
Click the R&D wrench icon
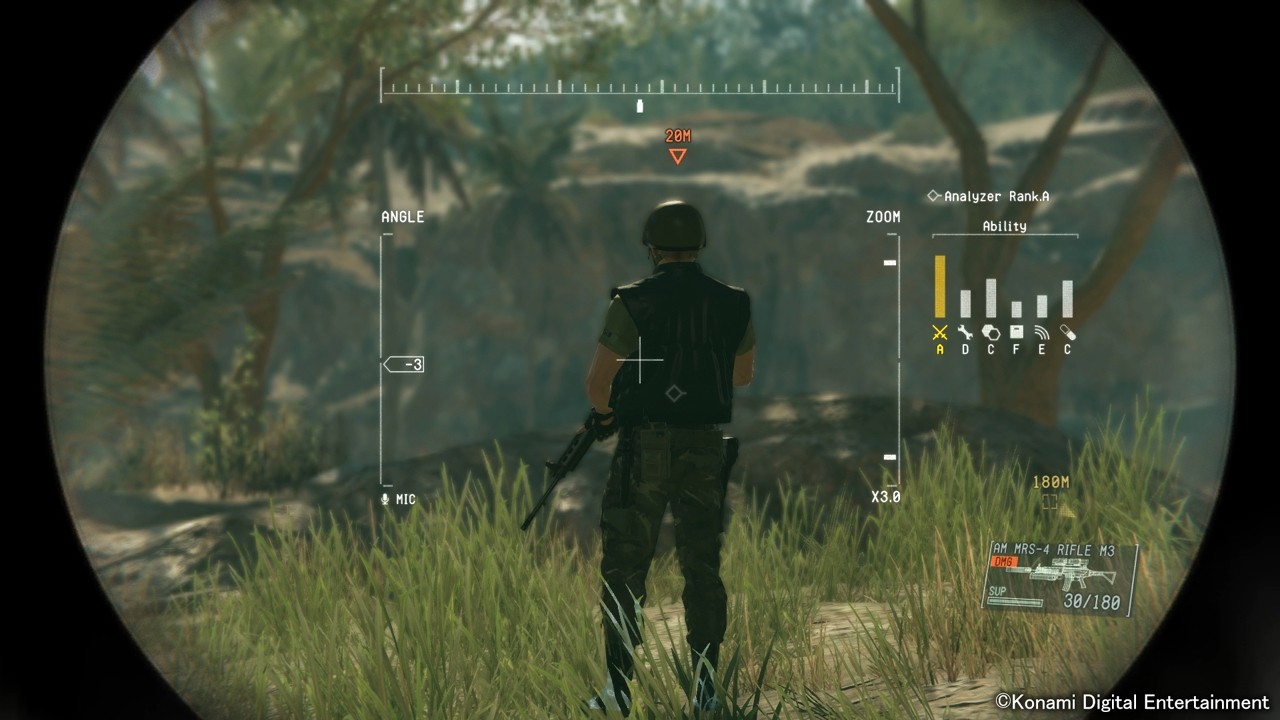pos(966,331)
